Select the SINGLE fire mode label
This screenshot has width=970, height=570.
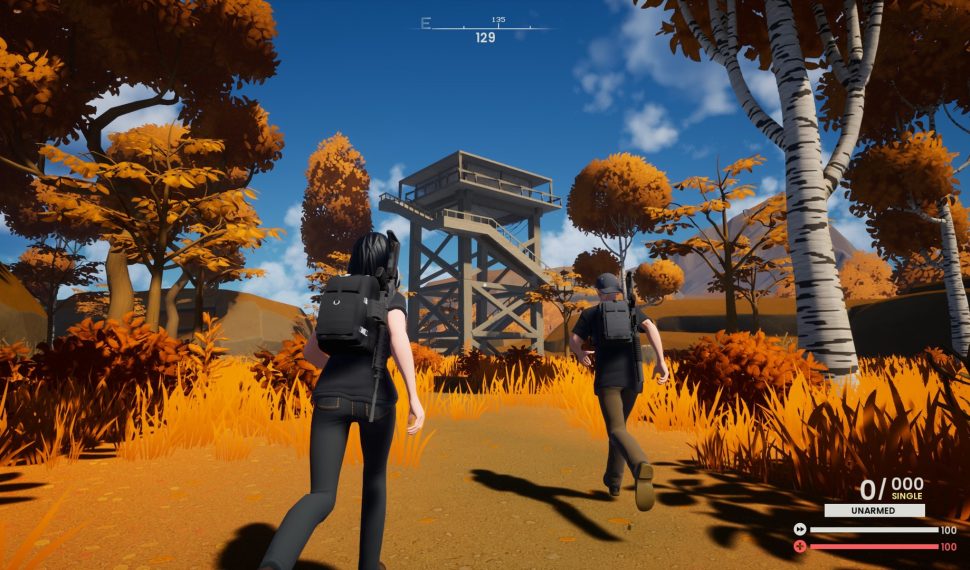[x=906, y=497]
